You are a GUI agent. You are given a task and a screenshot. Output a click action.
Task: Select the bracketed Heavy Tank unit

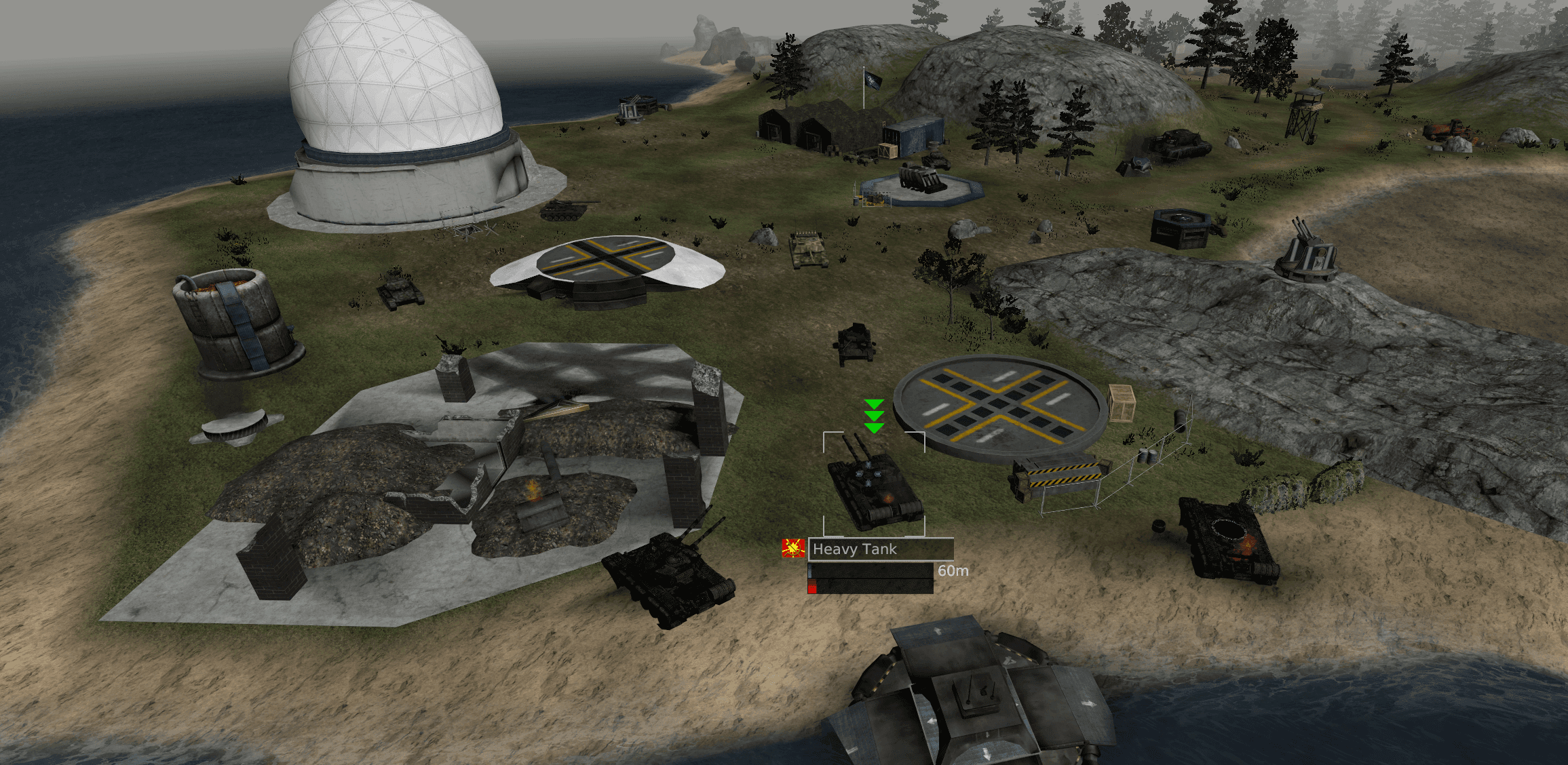874,488
